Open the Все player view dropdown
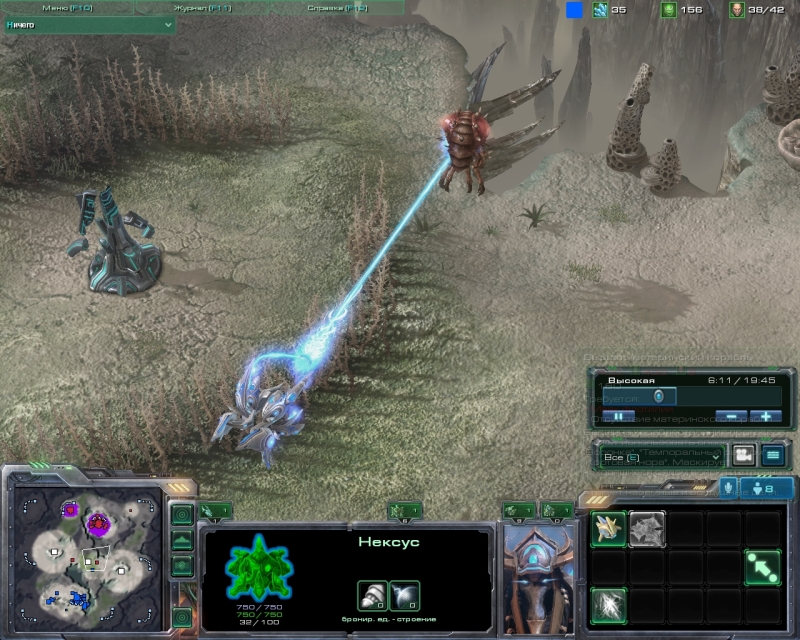Image resolution: width=800 pixels, height=640 pixels. tap(660, 456)
